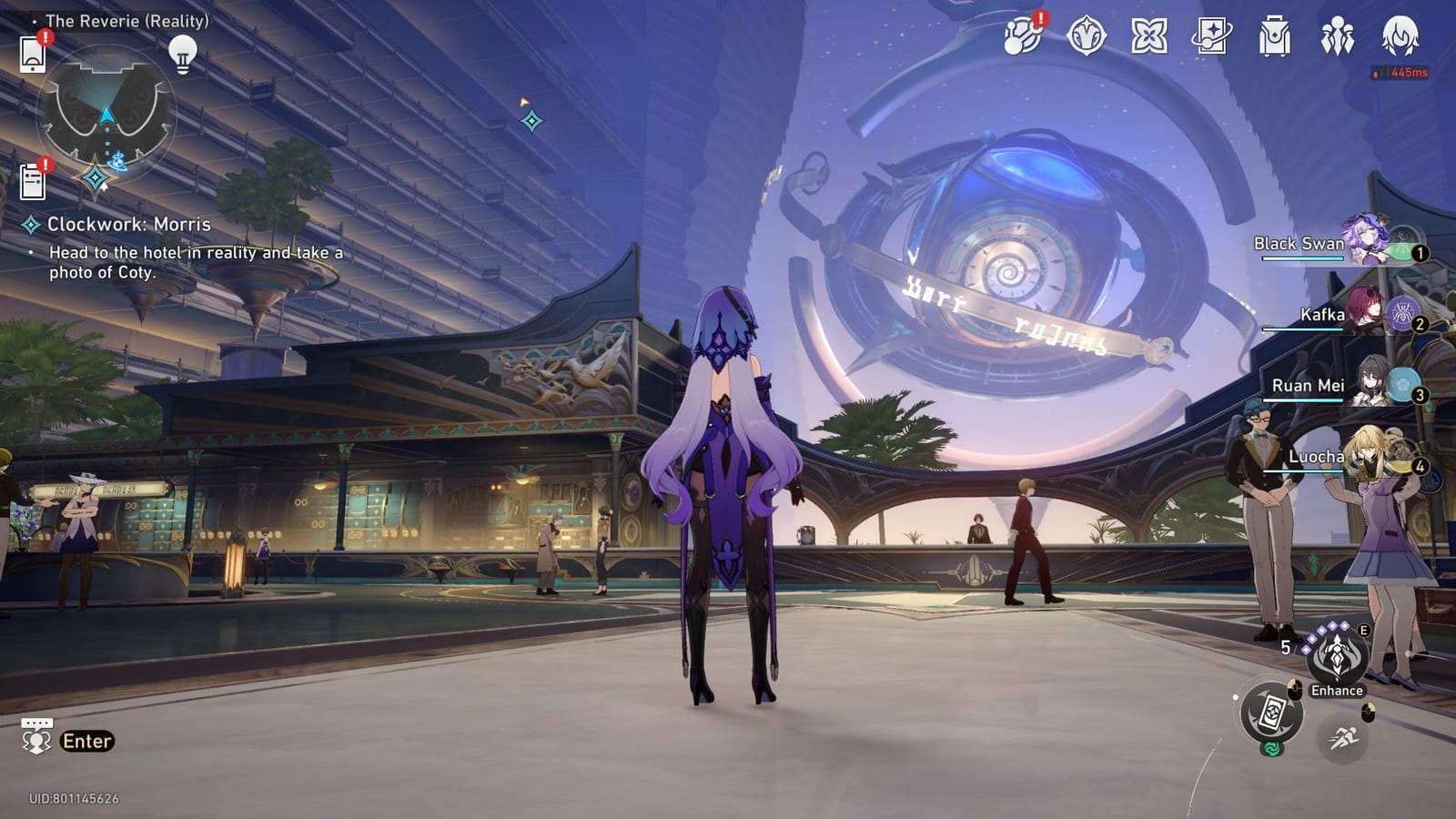Open the backpack inventory
1456x819 pixels.
point(1274,38)
